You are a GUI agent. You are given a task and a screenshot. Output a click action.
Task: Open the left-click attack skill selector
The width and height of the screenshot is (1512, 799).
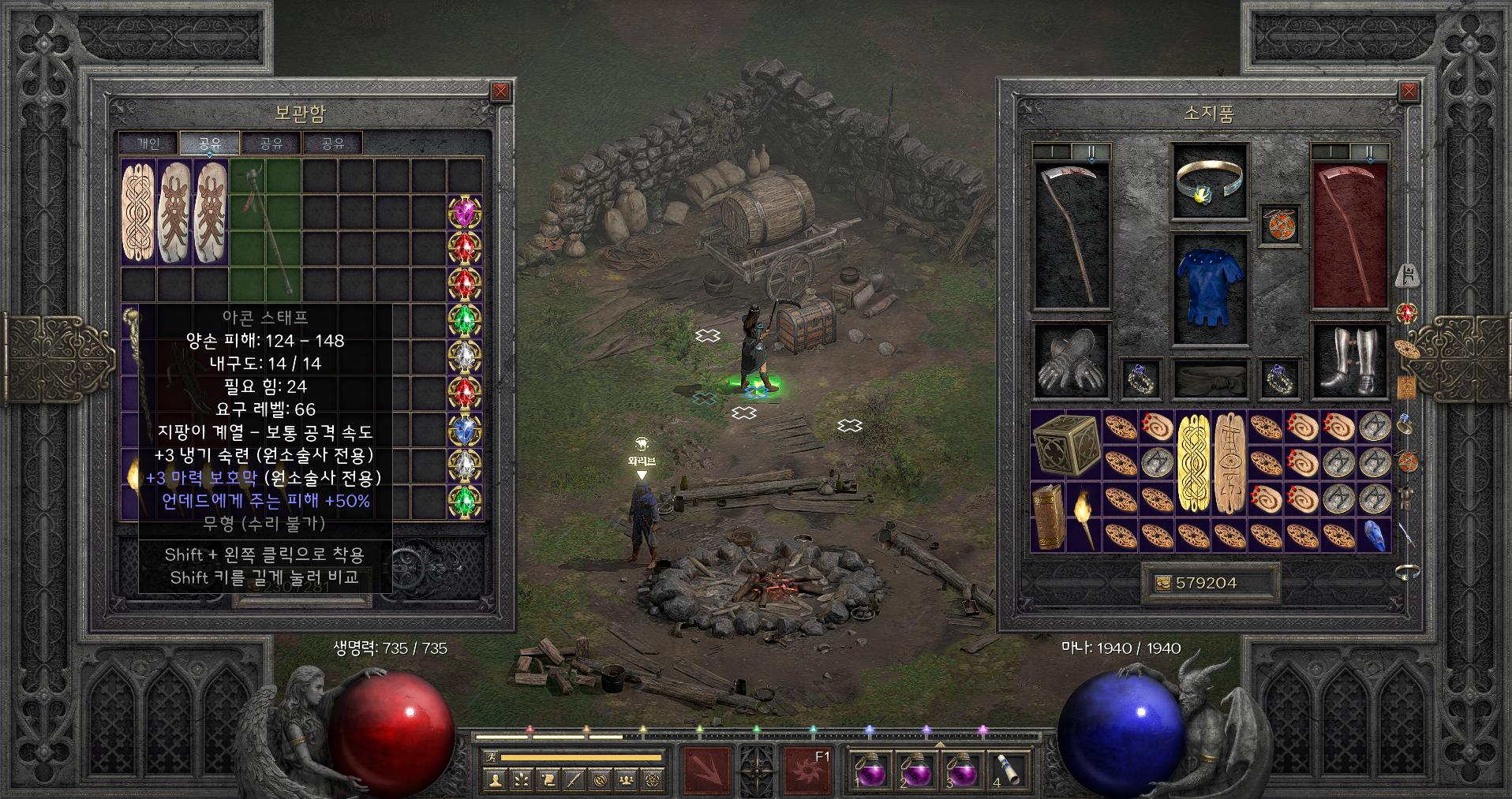(706, 768)
